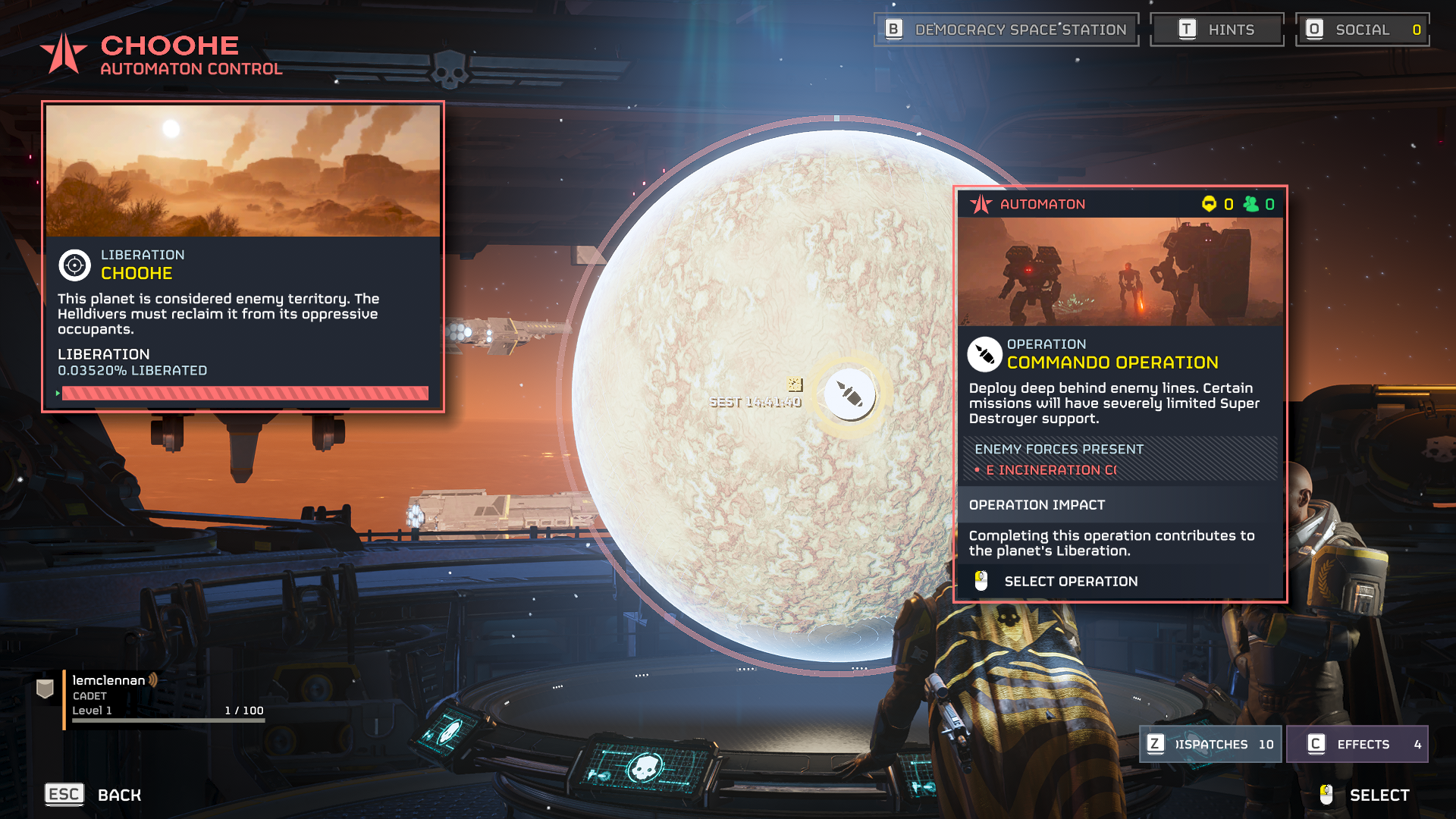The width and height of the screenshot is (1456, 819).
Task: Select the Choohe liberation info panel
Action: (243, 256)
